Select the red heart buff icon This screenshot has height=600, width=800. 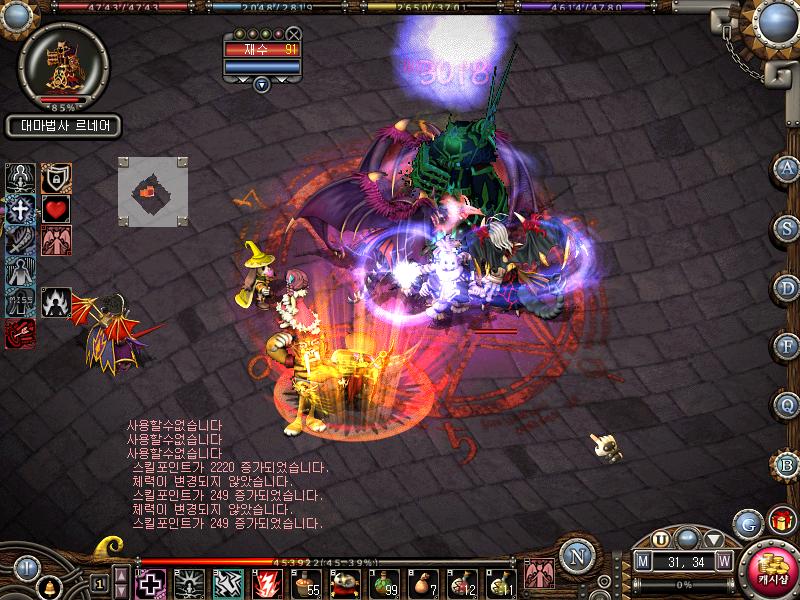55,209
